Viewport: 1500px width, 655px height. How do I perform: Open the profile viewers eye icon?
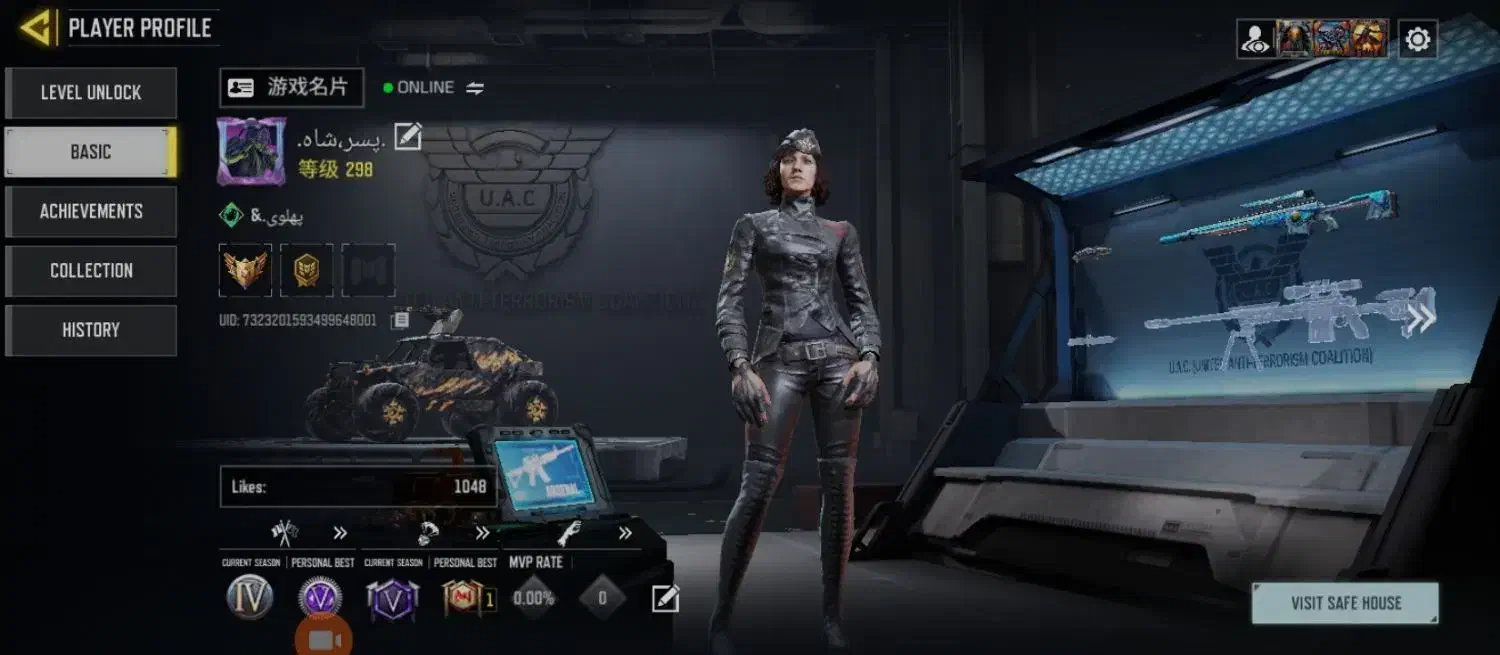click(1255, 39)
